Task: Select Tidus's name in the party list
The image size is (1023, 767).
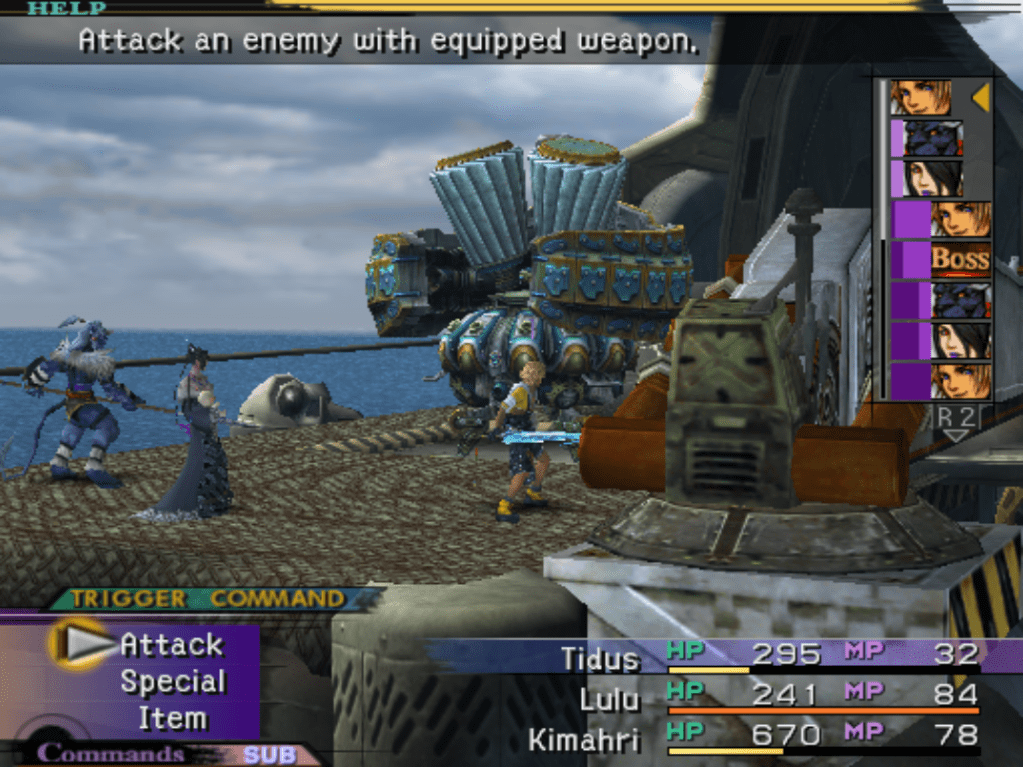Action: (600, 659)
